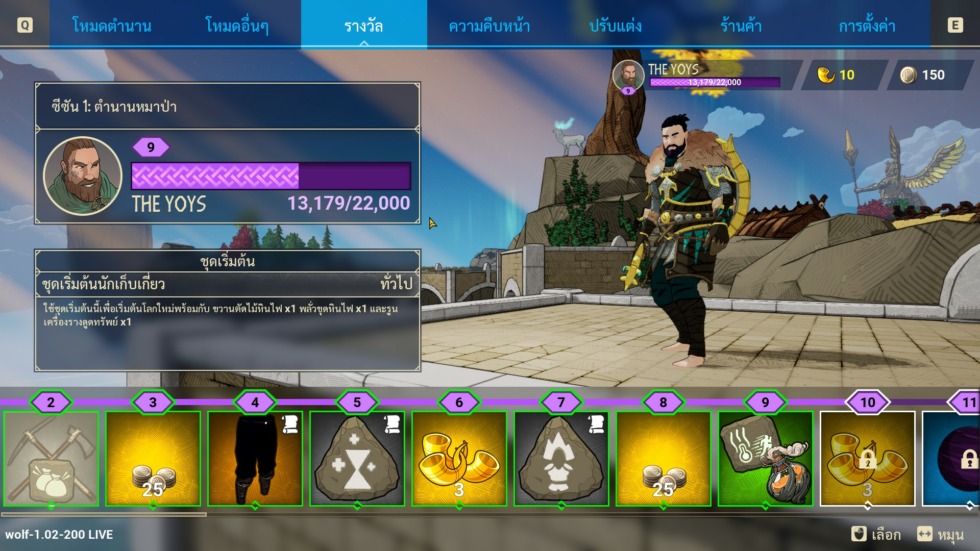The height and width of the screenshot is (551, 980).
Task: Open the โหมดอื่นๆ tab
Action: tap(239, 25)
